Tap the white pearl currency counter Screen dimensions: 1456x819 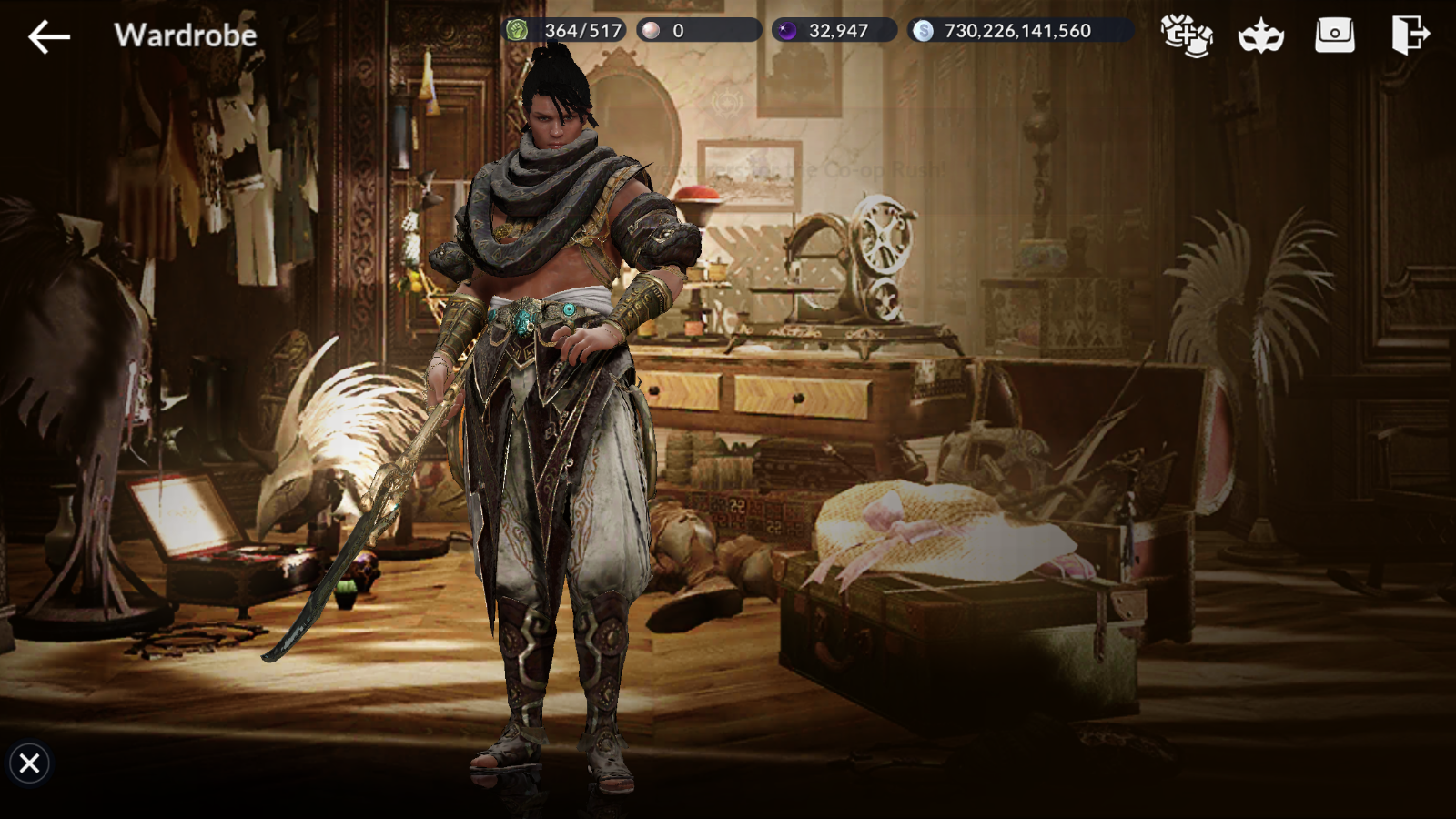[x=698, y=31]
